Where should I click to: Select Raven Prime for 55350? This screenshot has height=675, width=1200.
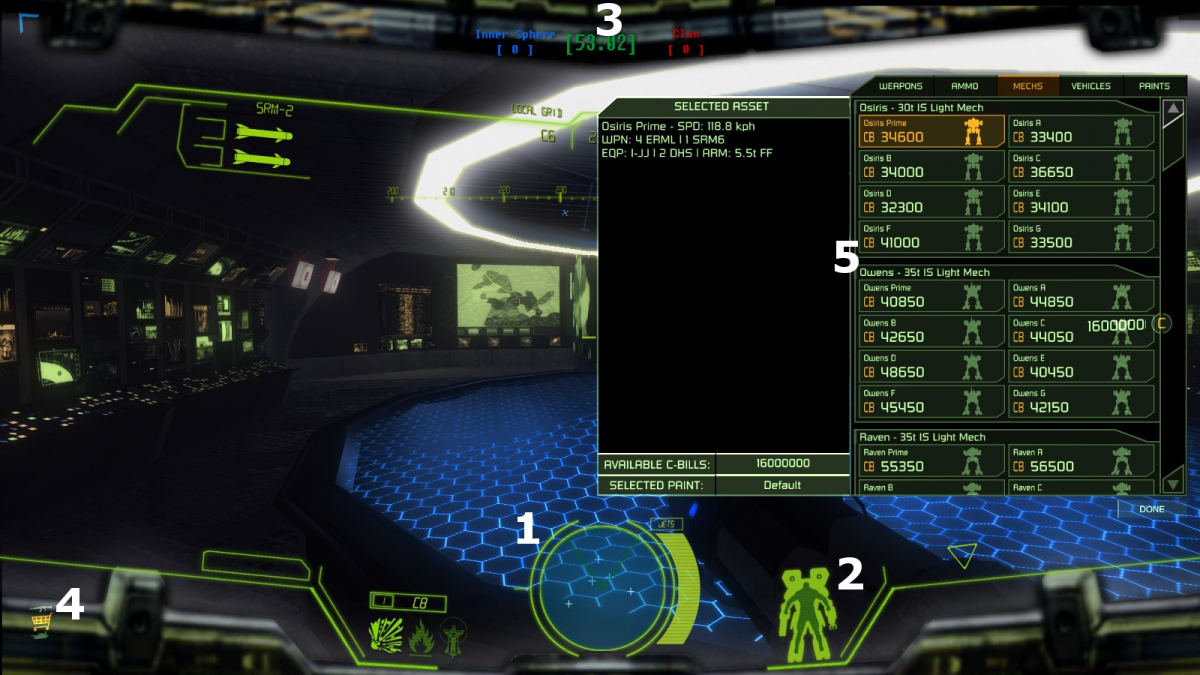pos(931,460)
